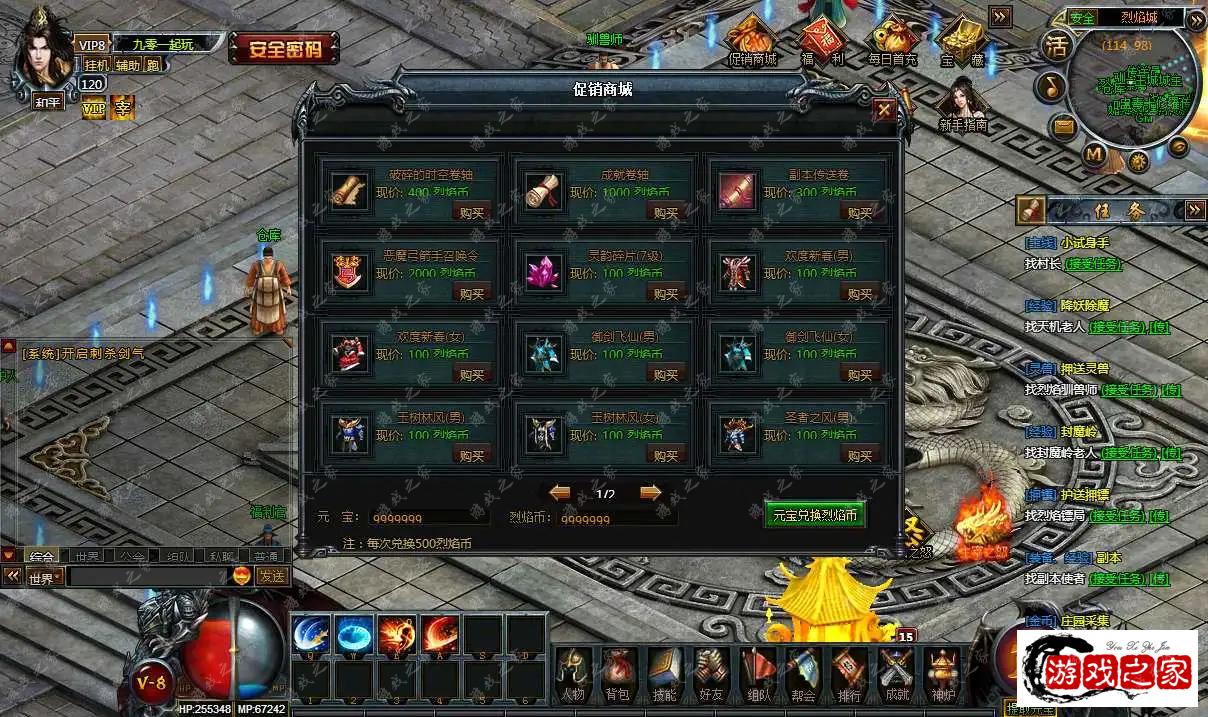
Task: Accept the 小试身手 quest link
Action: tap(1091, 264)
